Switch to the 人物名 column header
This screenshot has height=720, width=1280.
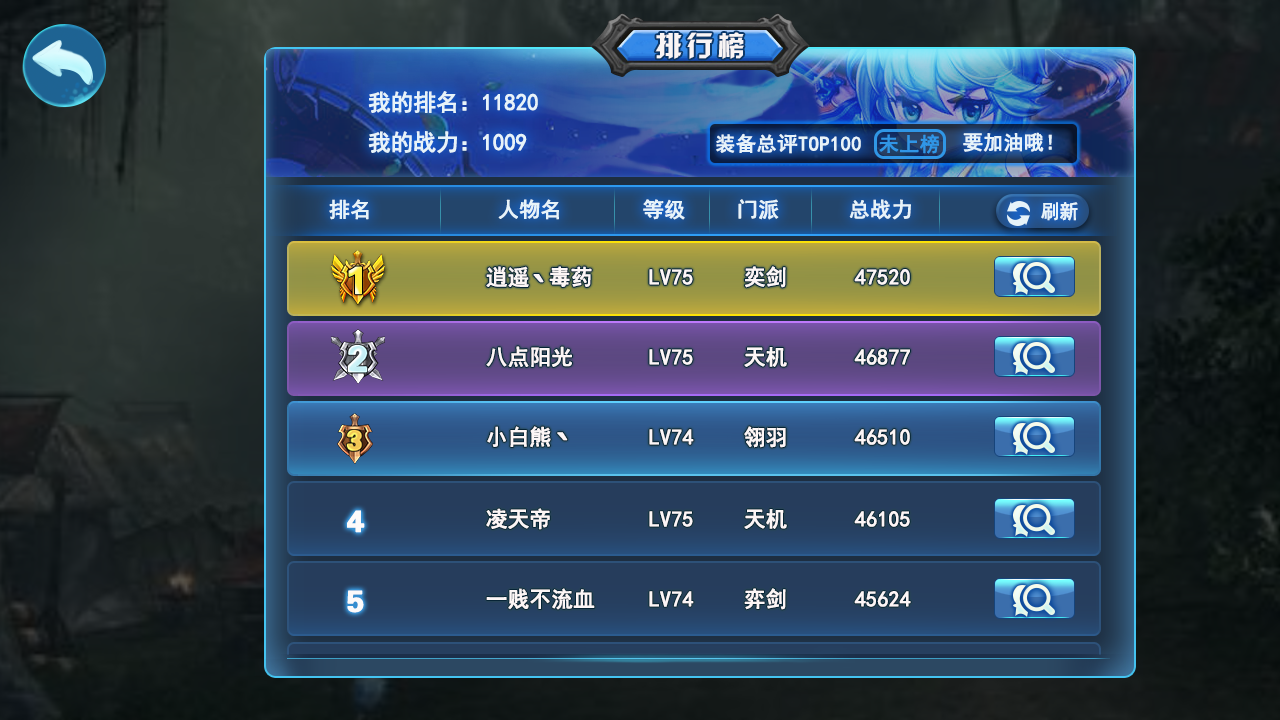click(528, 211)
